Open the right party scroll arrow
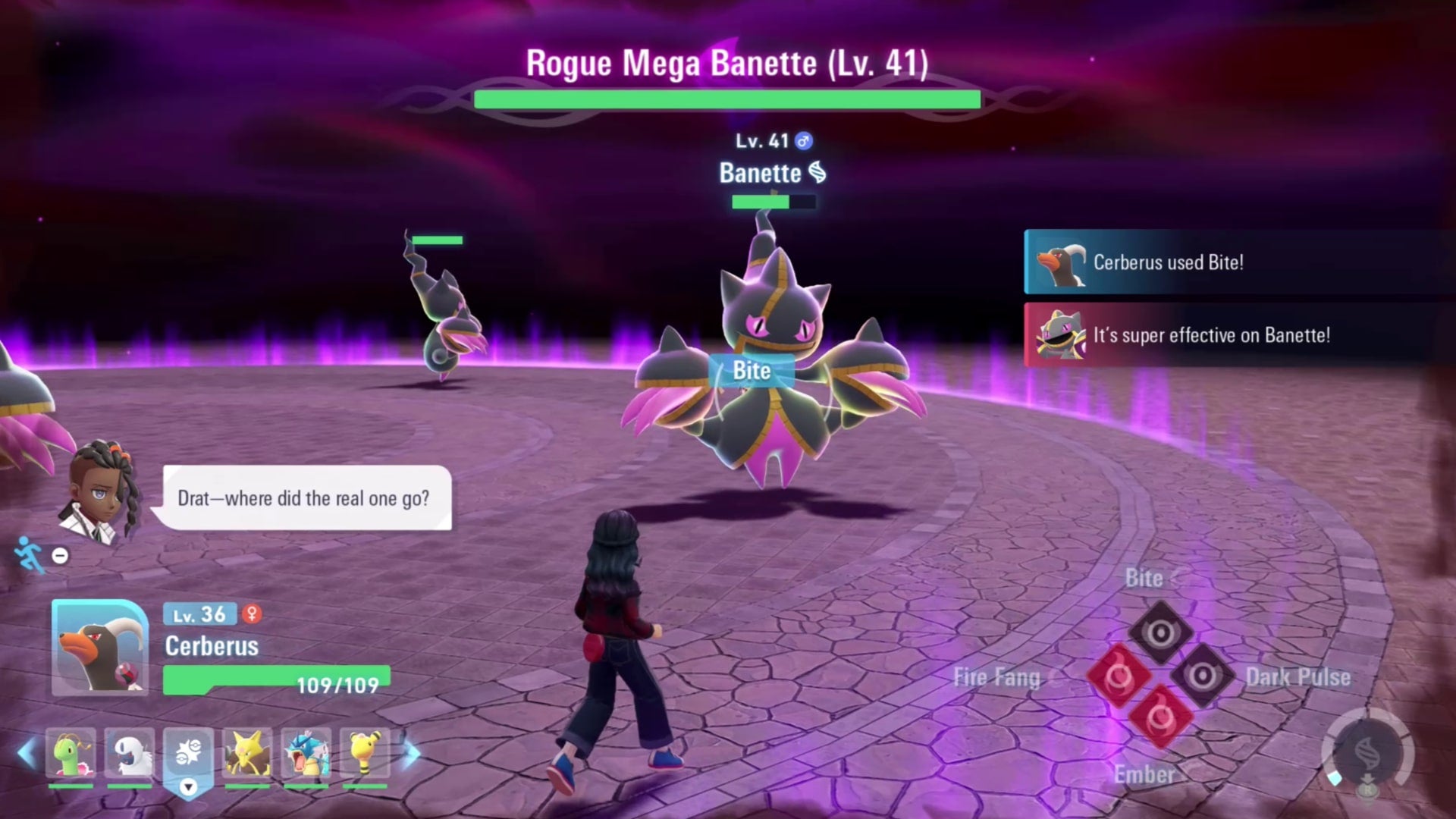The image size is (1456, 819). coord(413,752)
